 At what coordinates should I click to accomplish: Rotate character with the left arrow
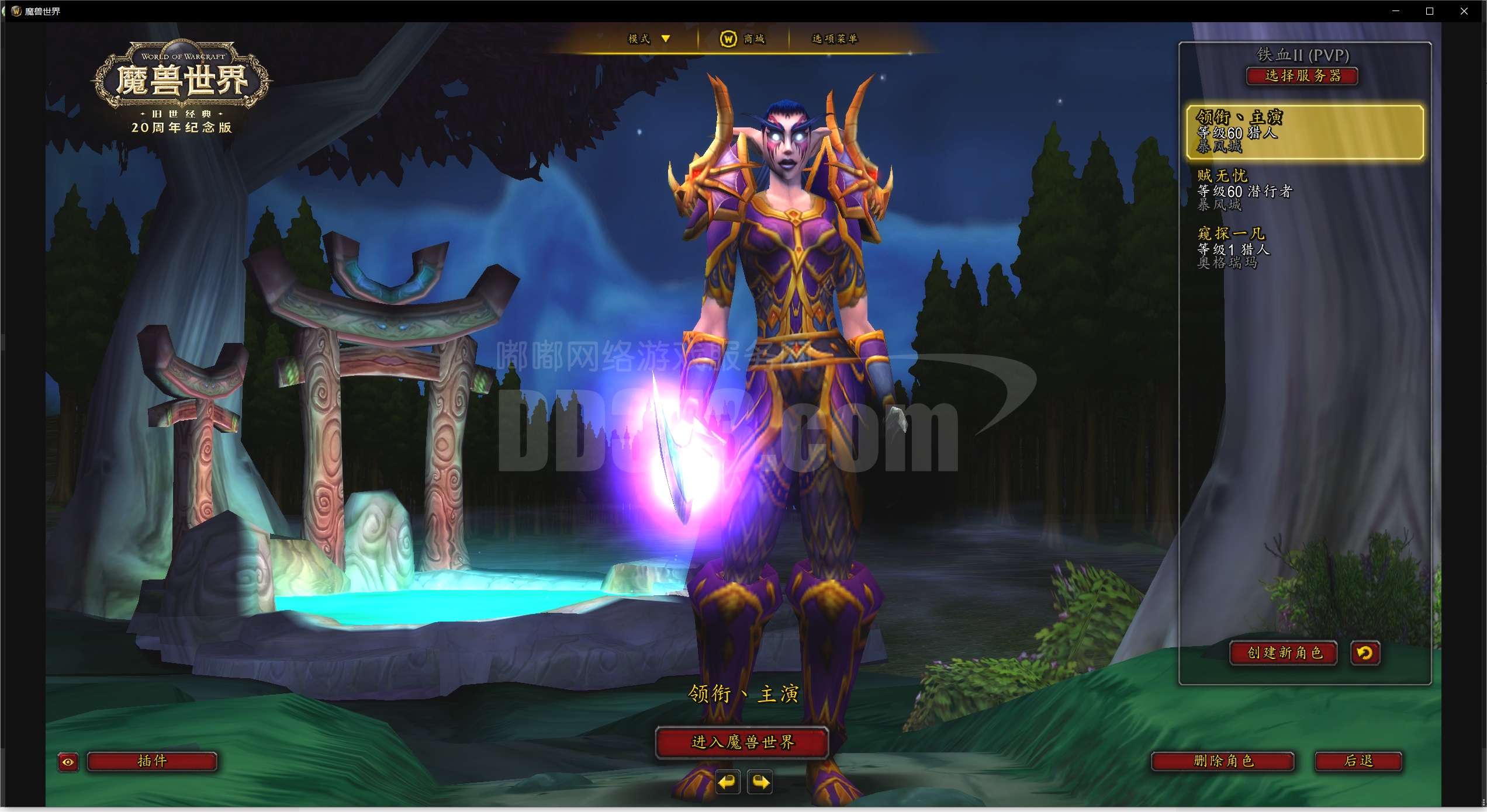pyautogui.click(x=728, y=782)
